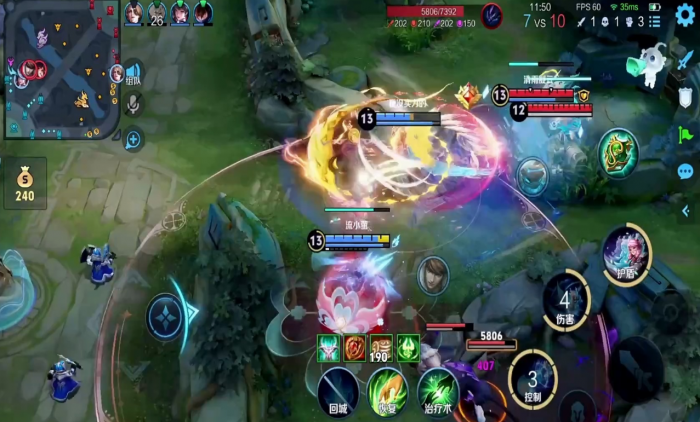Use the green serpent equipment active
Image resolution: width=700 pixels, height=422 pixels.
tap(617, 153)
